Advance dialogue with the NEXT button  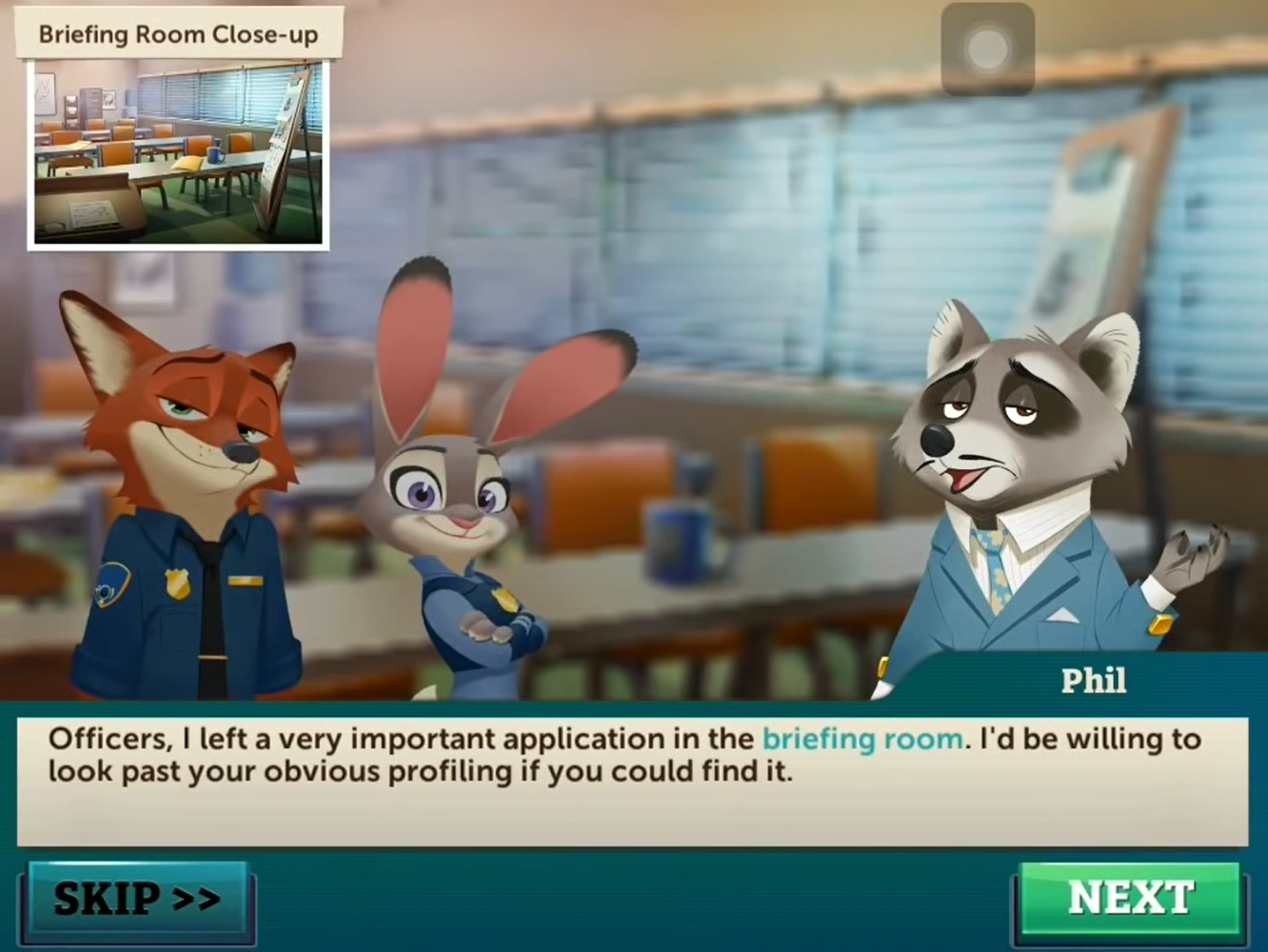point(1130,899)
